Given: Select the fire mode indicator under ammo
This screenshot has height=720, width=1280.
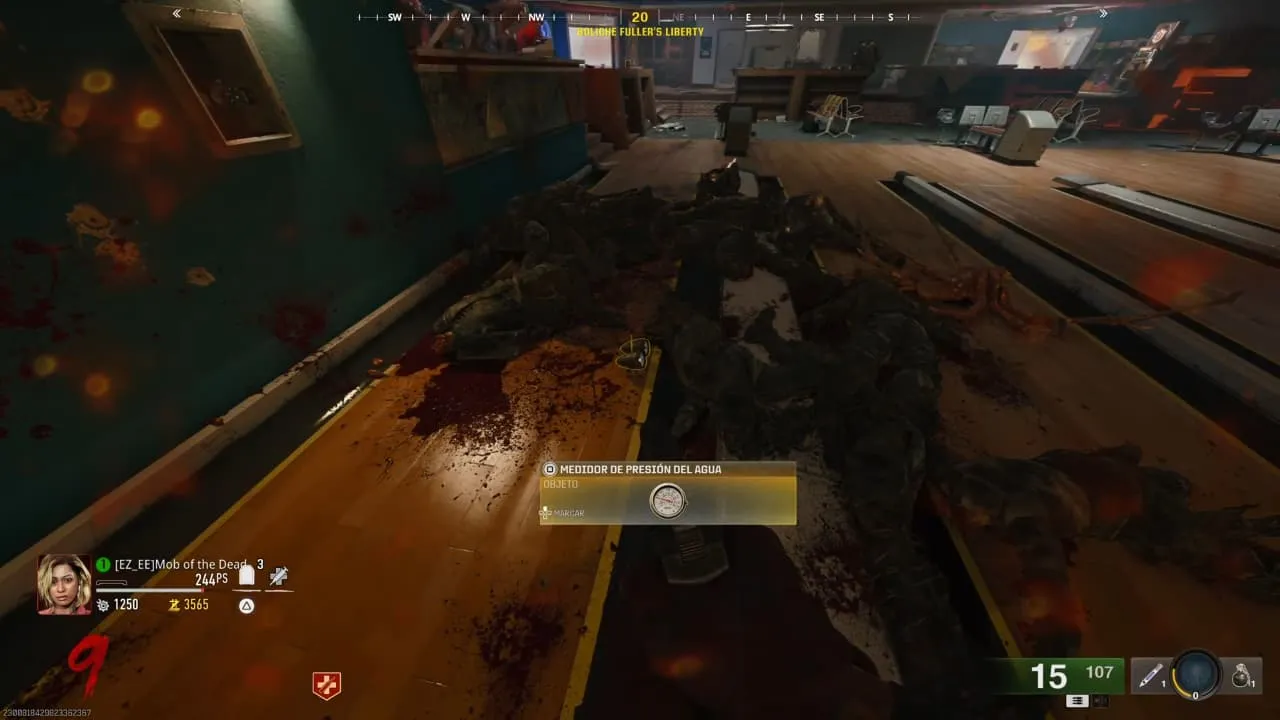Looking at the screenshot, I should tap(1078, 701).
